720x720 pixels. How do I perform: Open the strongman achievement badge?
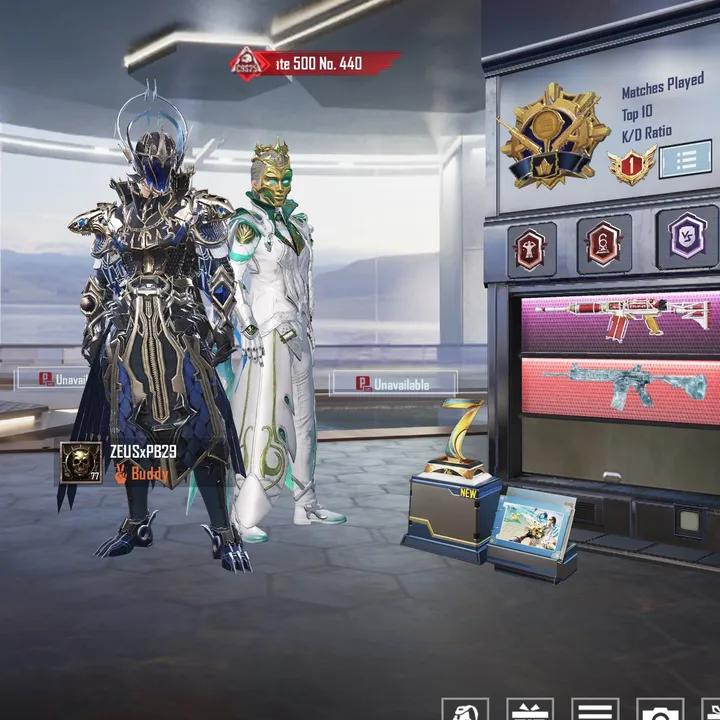pyautogui.click(x=528, y=246)
